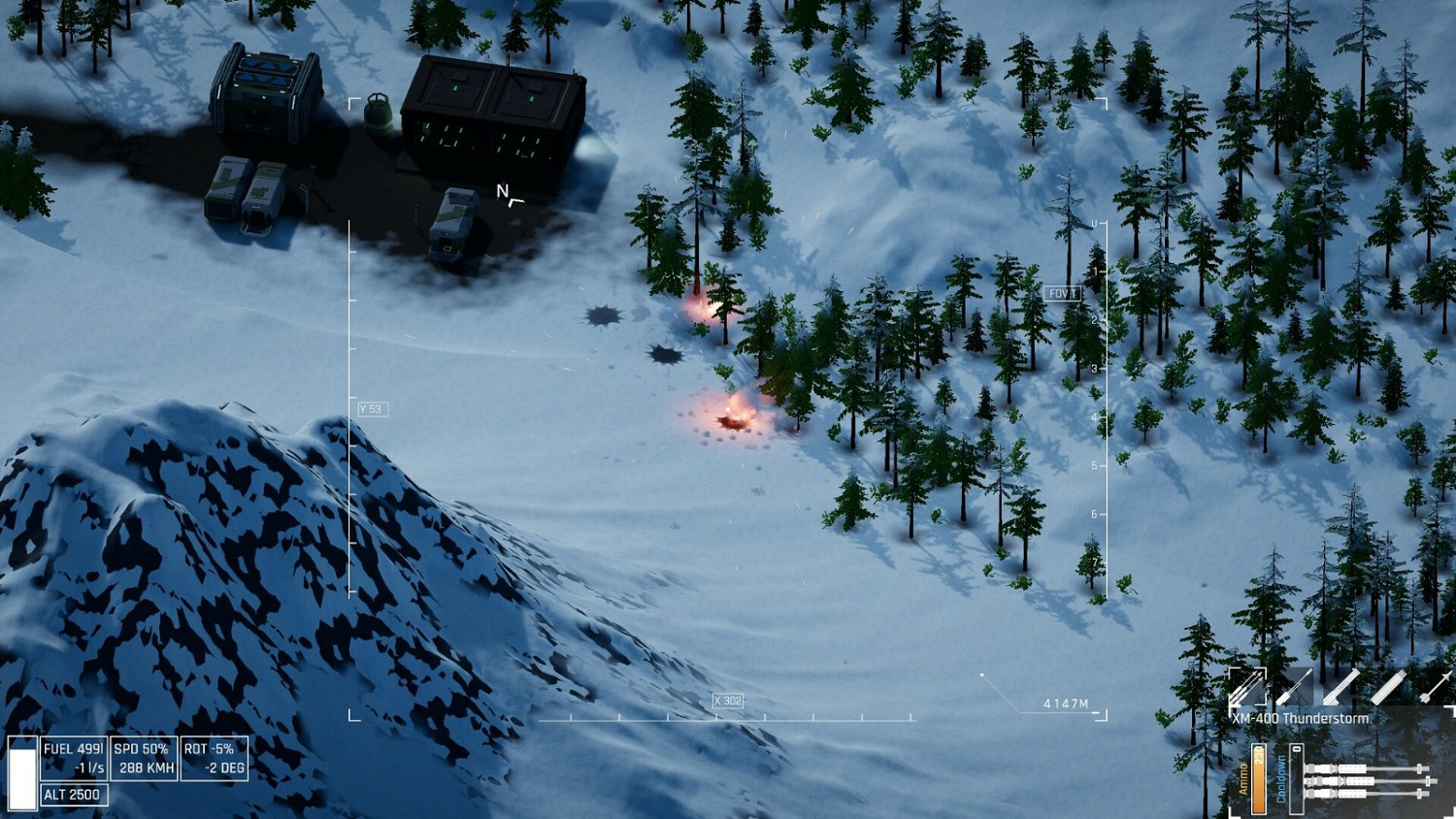Select the second weapon slot gun icon
The height and width of the screenshot is (819, 1456).
coord(1294,687)
